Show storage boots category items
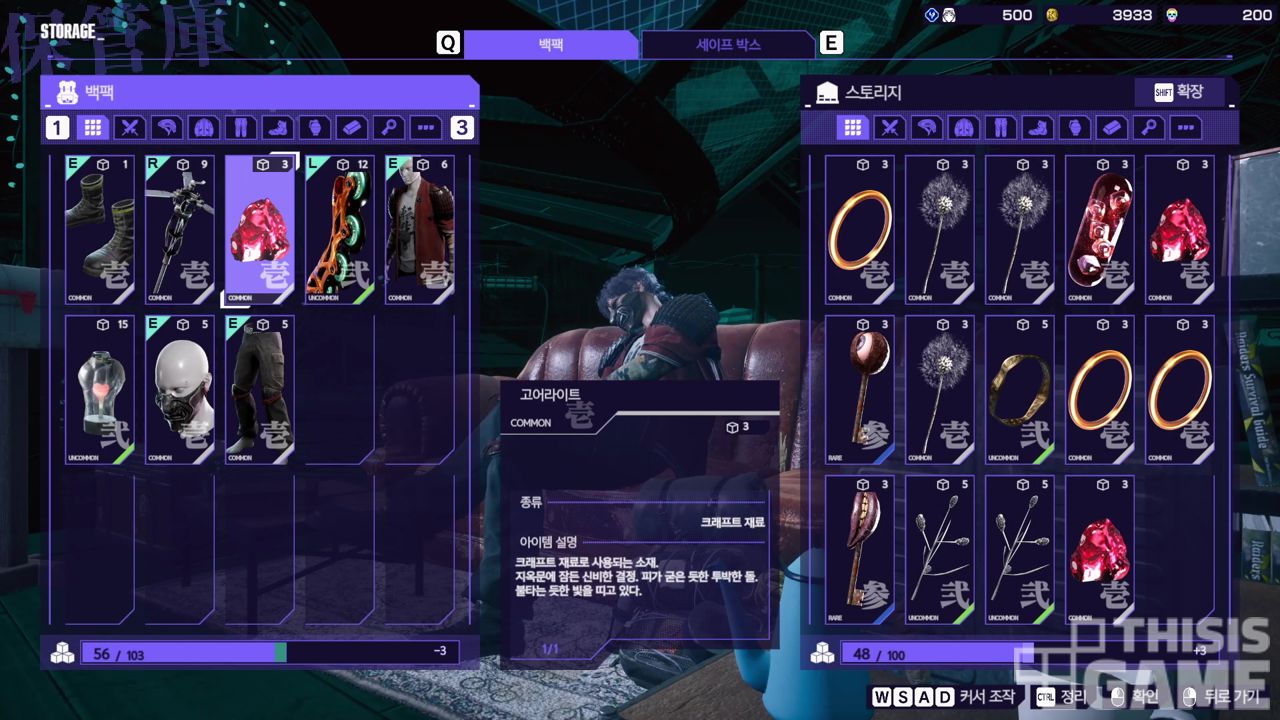 click(1037, 128)
